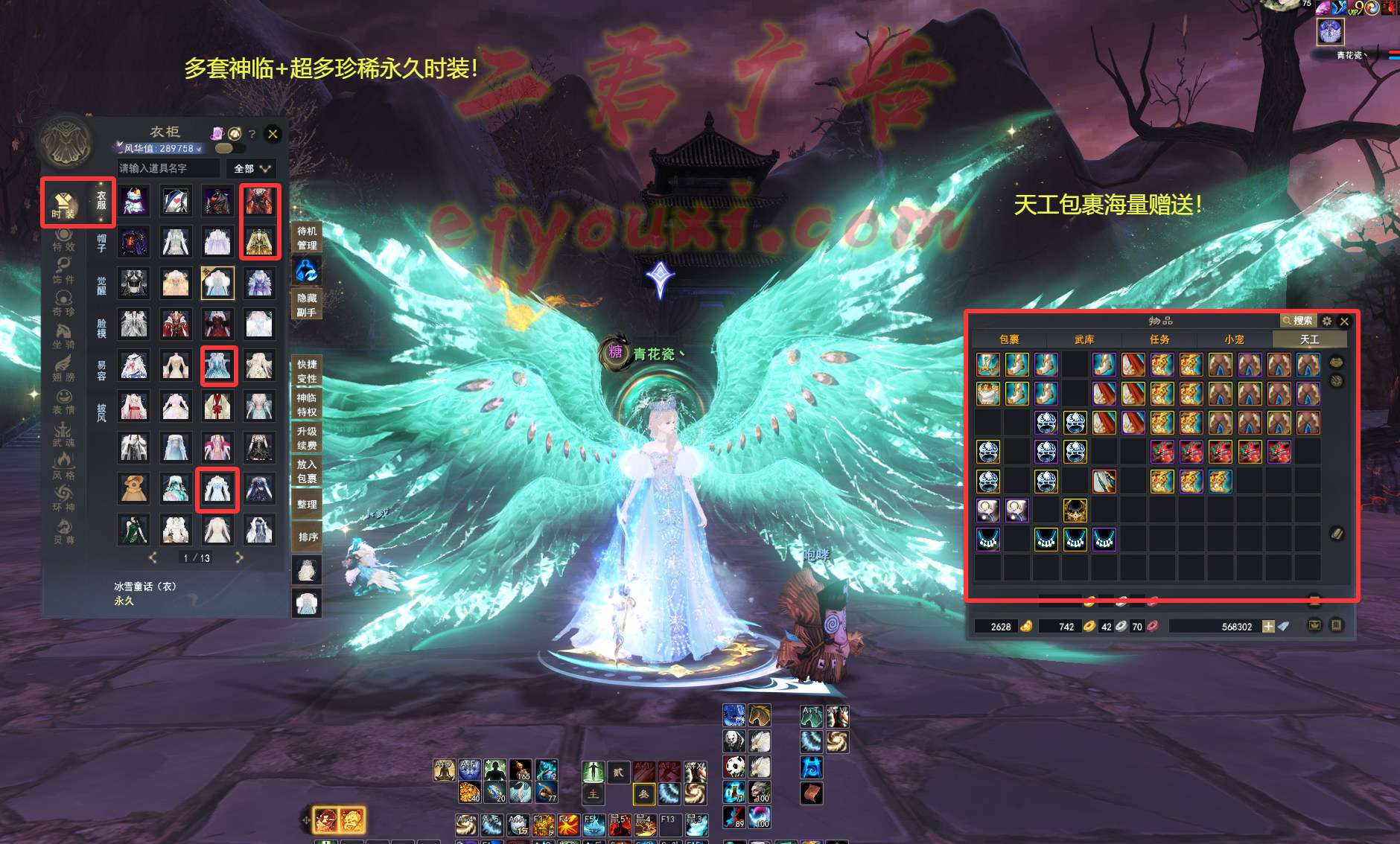Open the 全部 filter dropdown
This screenshot has width=1400, height=844.
click(x=252, y=169)
